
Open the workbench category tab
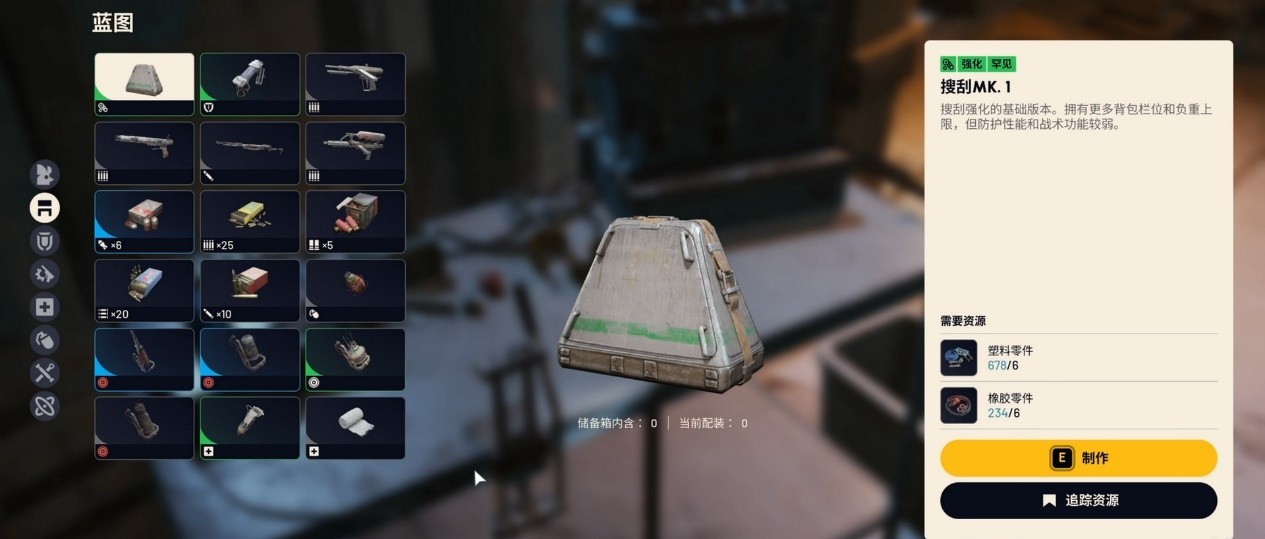click(45, 207)
